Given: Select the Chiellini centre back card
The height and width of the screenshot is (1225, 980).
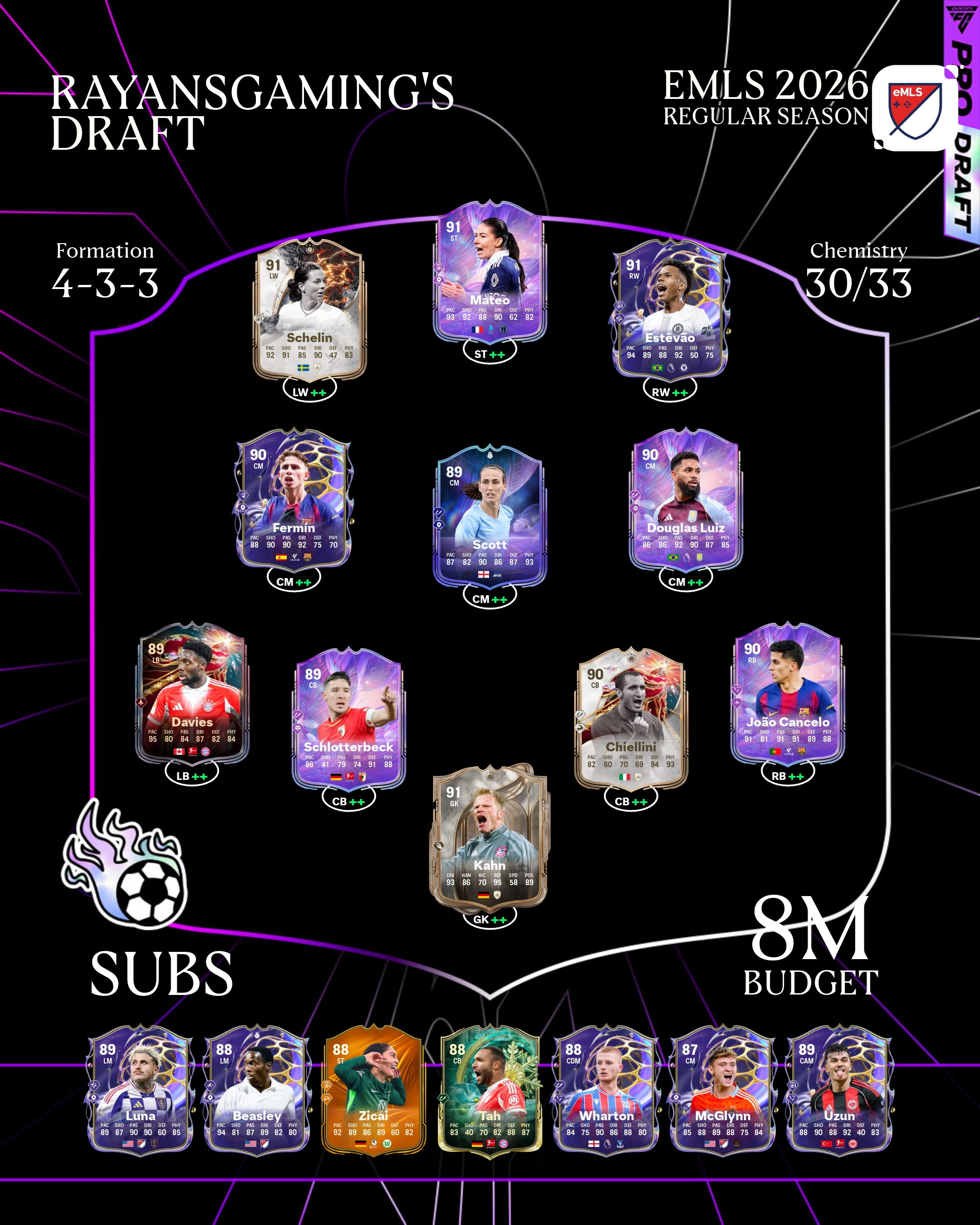Looking at the screenshot, I should tap(631, 719).
